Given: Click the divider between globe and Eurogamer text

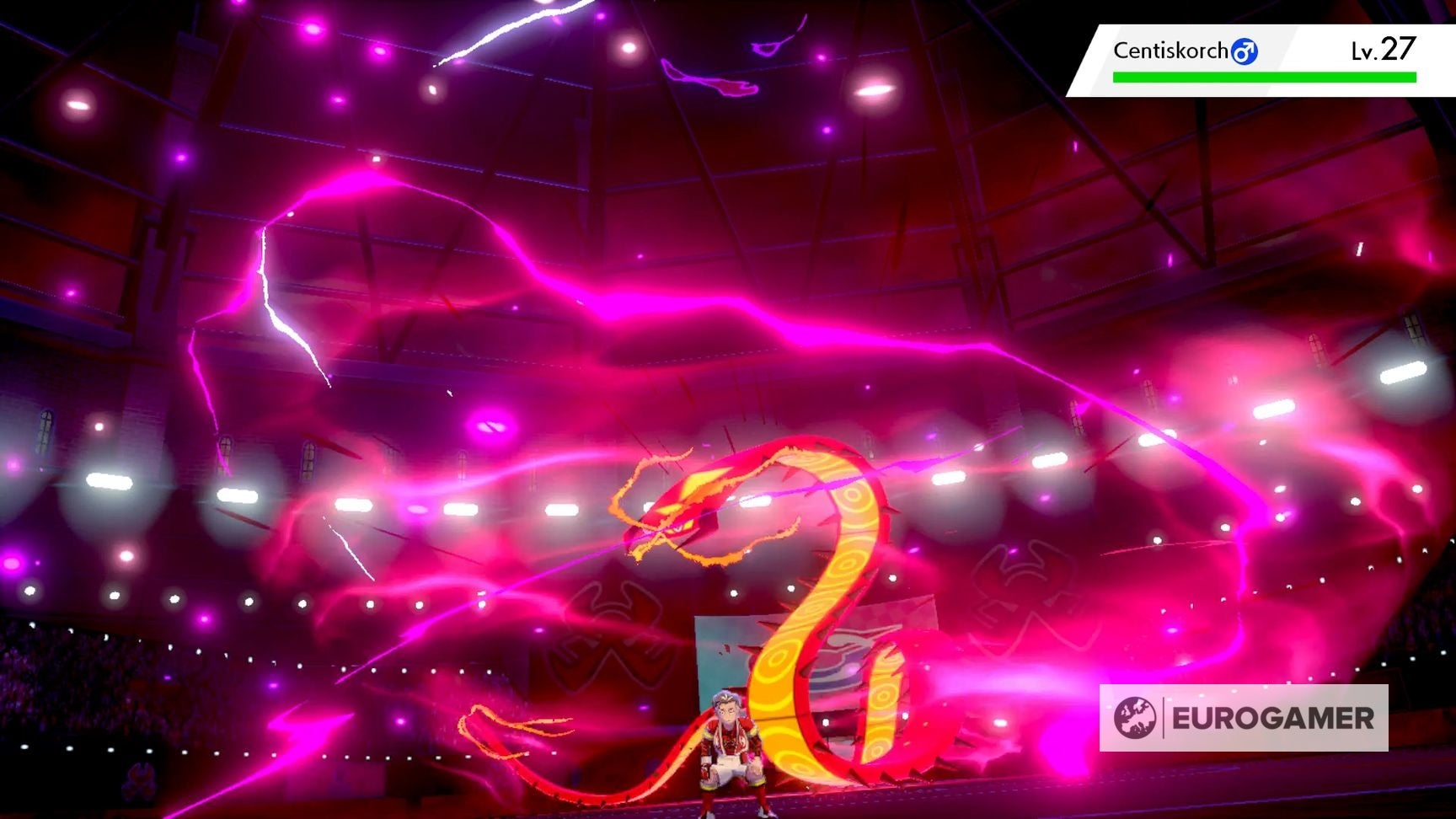Looking at the screenshot, I should (x=1164, y=720).
